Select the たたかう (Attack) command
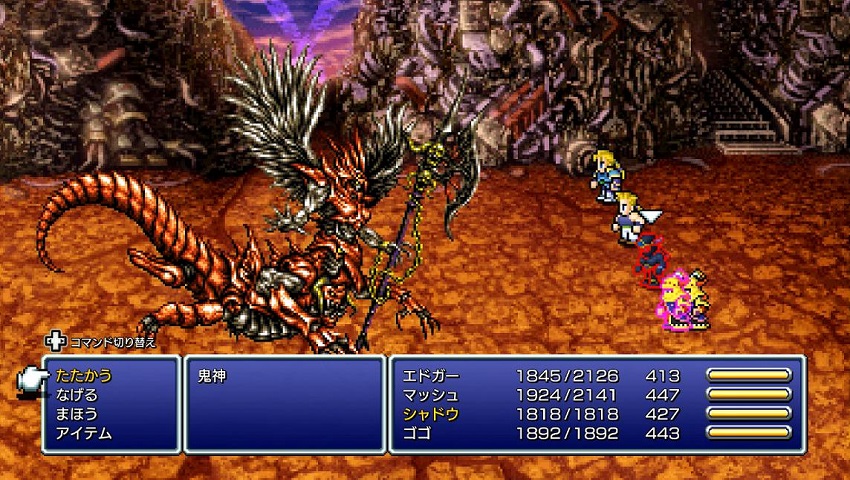Viewport: 850px width, 480px height. pos(84,376)
